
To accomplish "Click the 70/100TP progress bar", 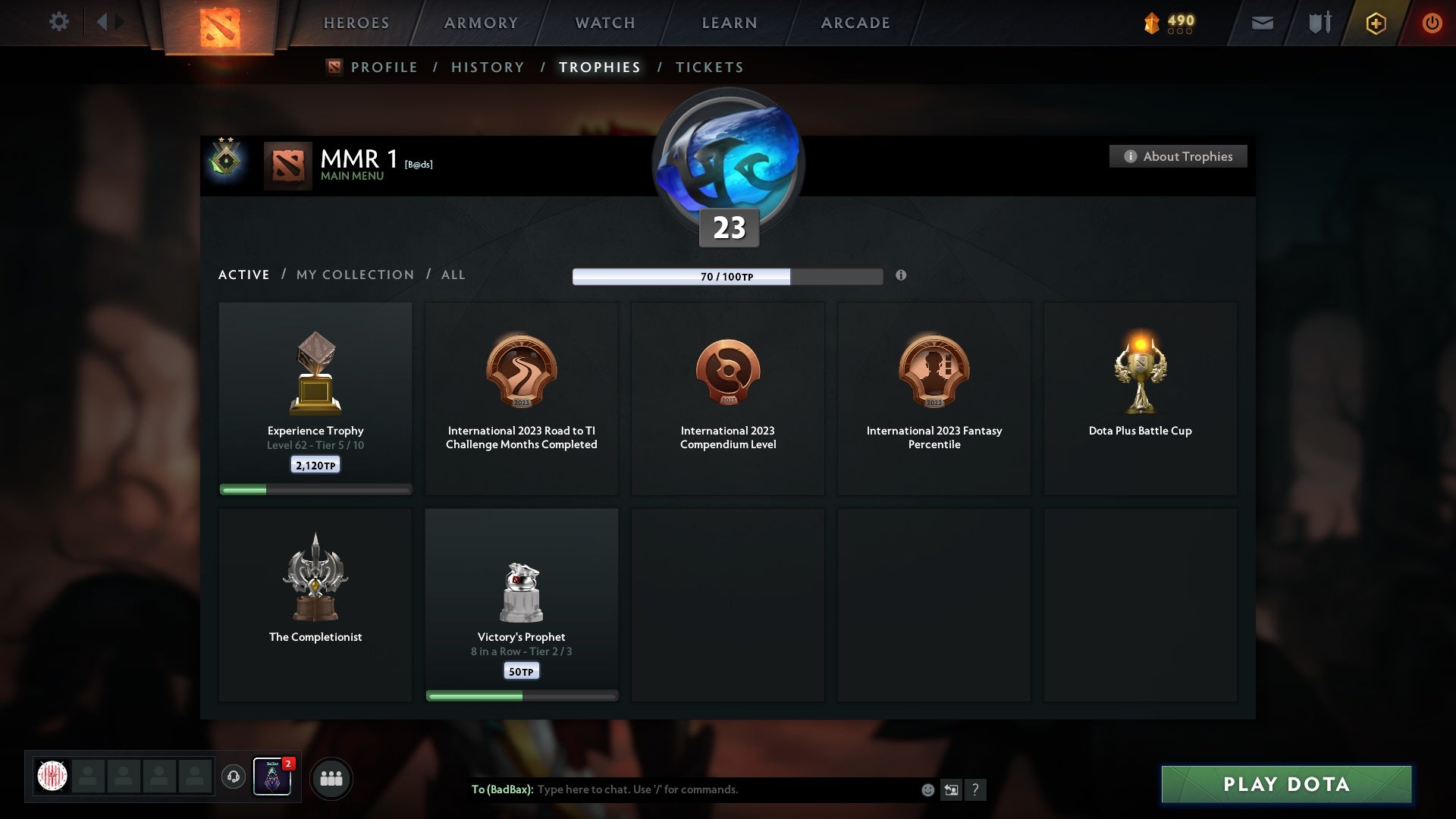I will (x=728, y=277).
